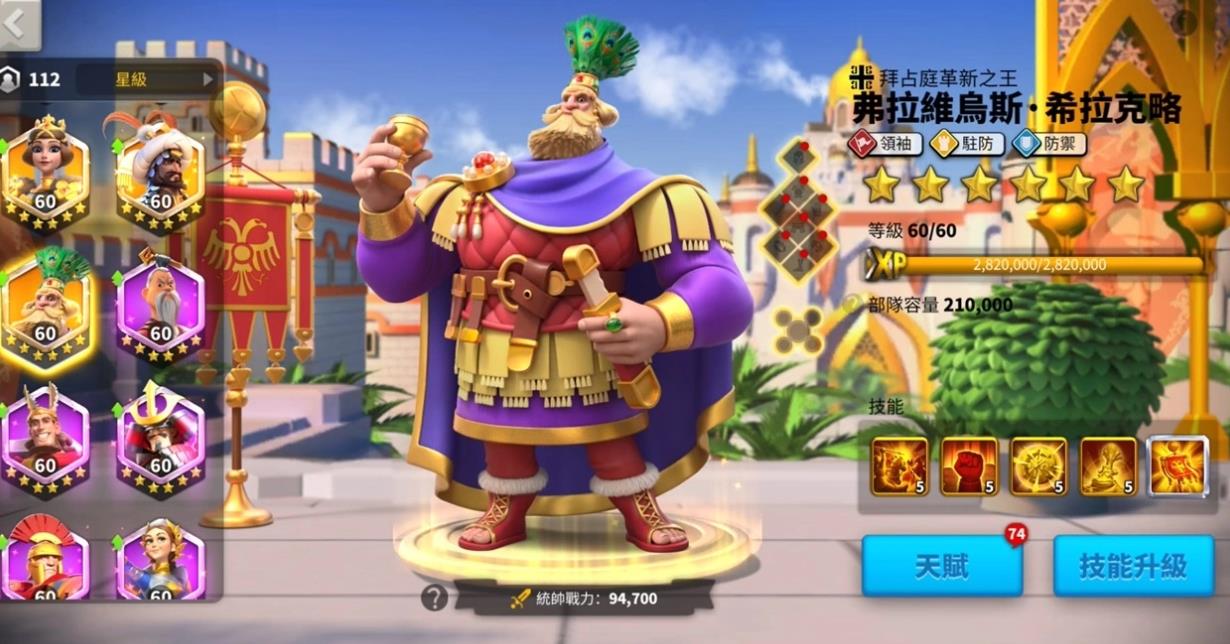Image resolution: width=1230 pixels, height=644 pixels.
Task: View the red fist skill icon
Action: tap(969, 466)
